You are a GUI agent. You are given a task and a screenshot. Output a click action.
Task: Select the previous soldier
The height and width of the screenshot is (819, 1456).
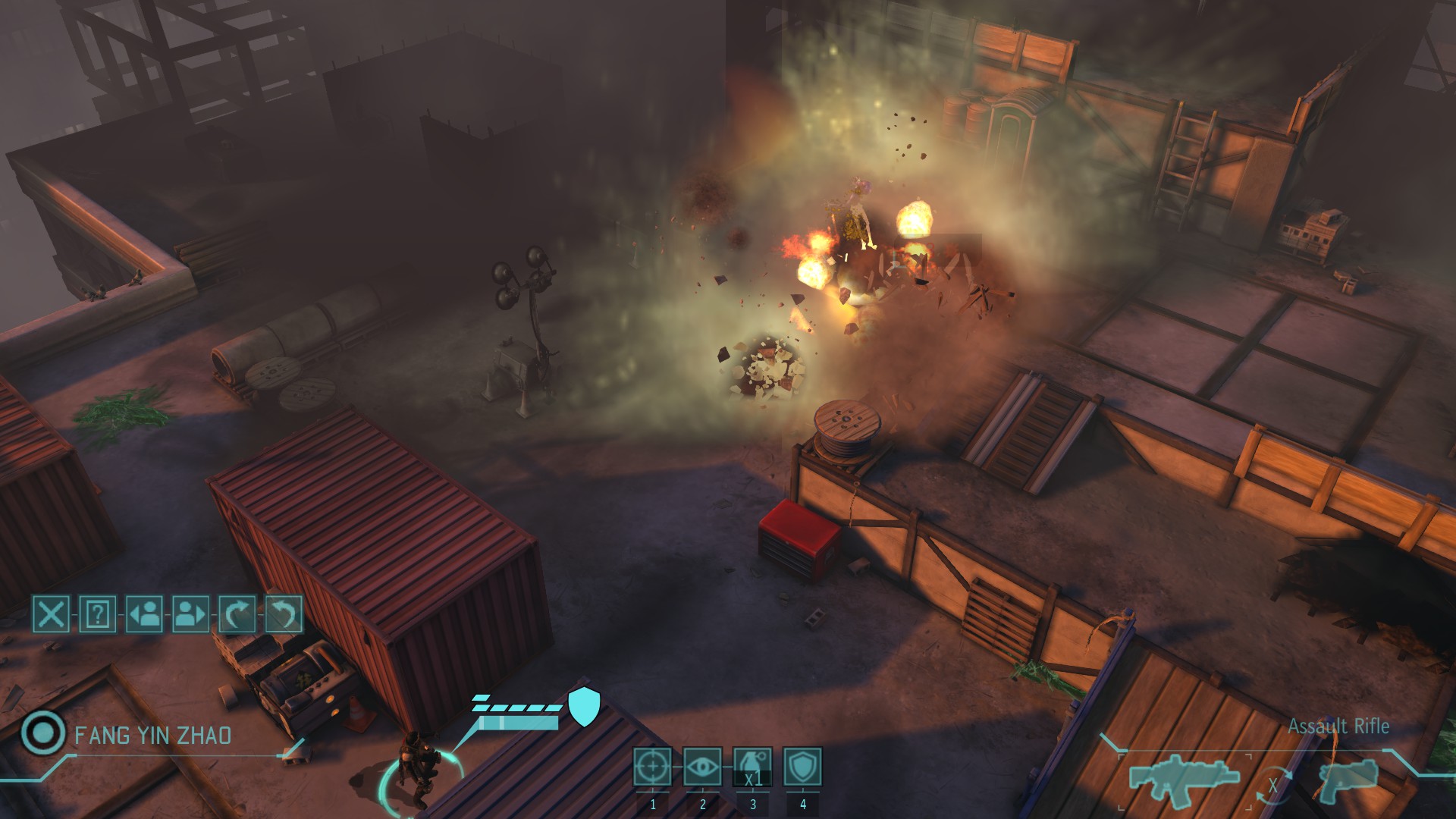click(x=144, y=613)
